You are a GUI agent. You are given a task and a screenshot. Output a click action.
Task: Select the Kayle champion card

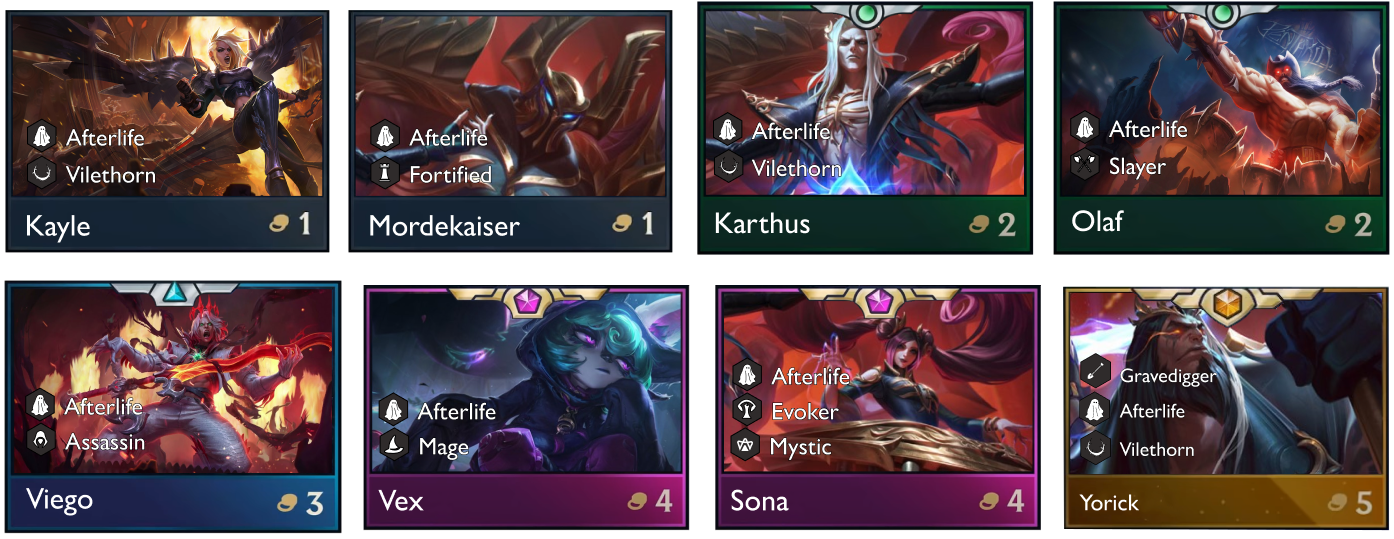(x=167, y=130)
